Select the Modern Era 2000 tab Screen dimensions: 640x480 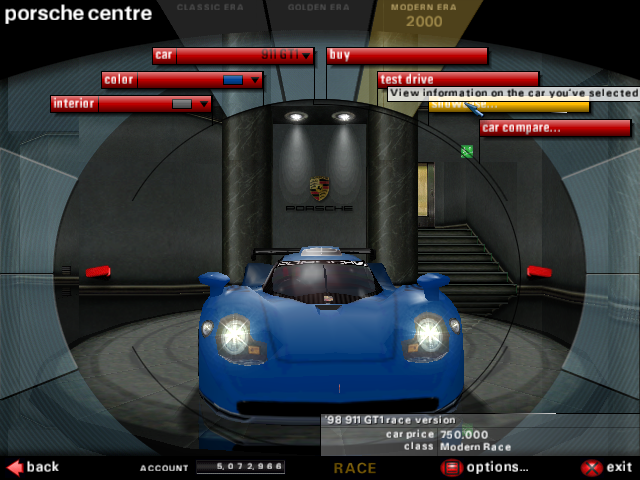click(424, 15)
